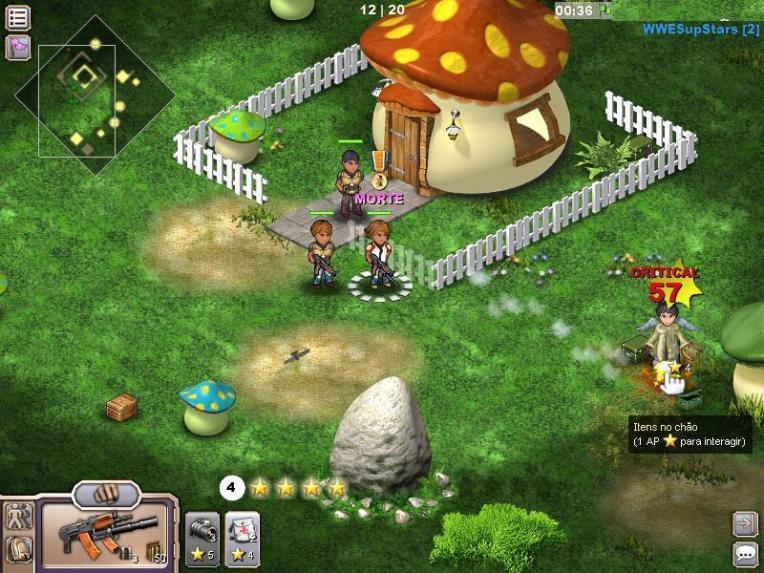Open the backpack inventory icon

[x=19, y=549]
